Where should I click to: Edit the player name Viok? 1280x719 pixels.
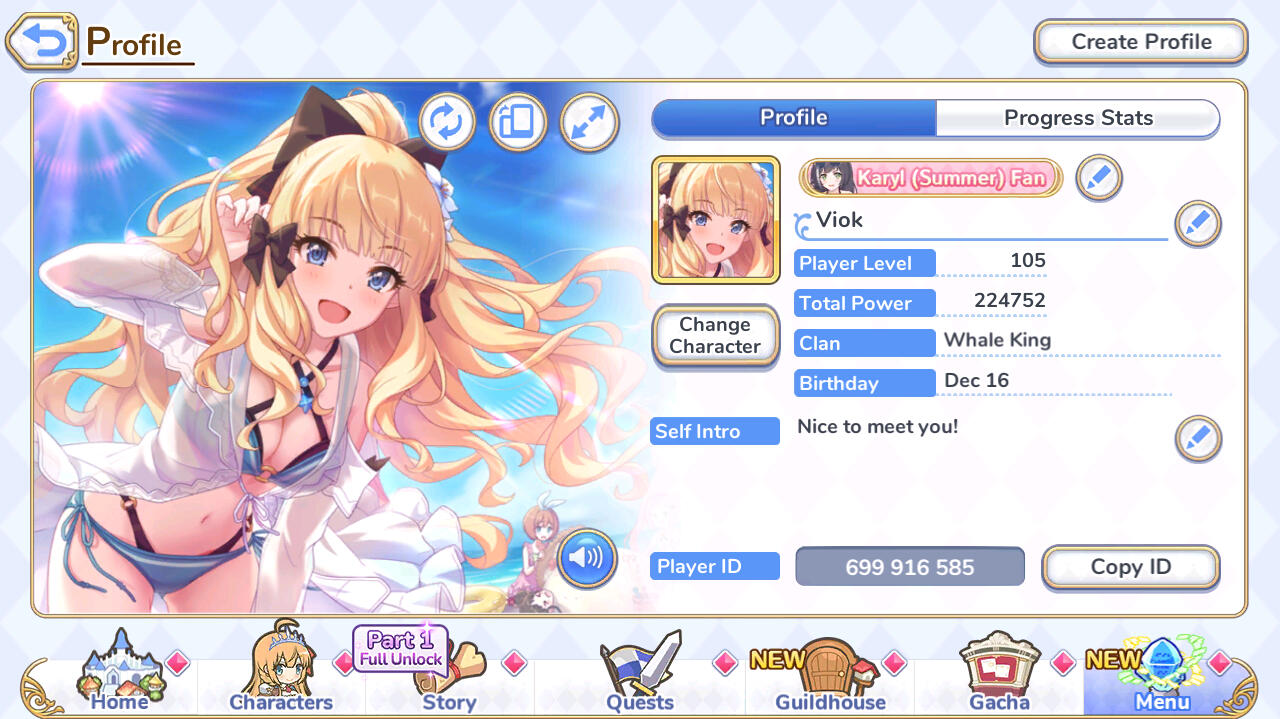(x=1197, y=224)
